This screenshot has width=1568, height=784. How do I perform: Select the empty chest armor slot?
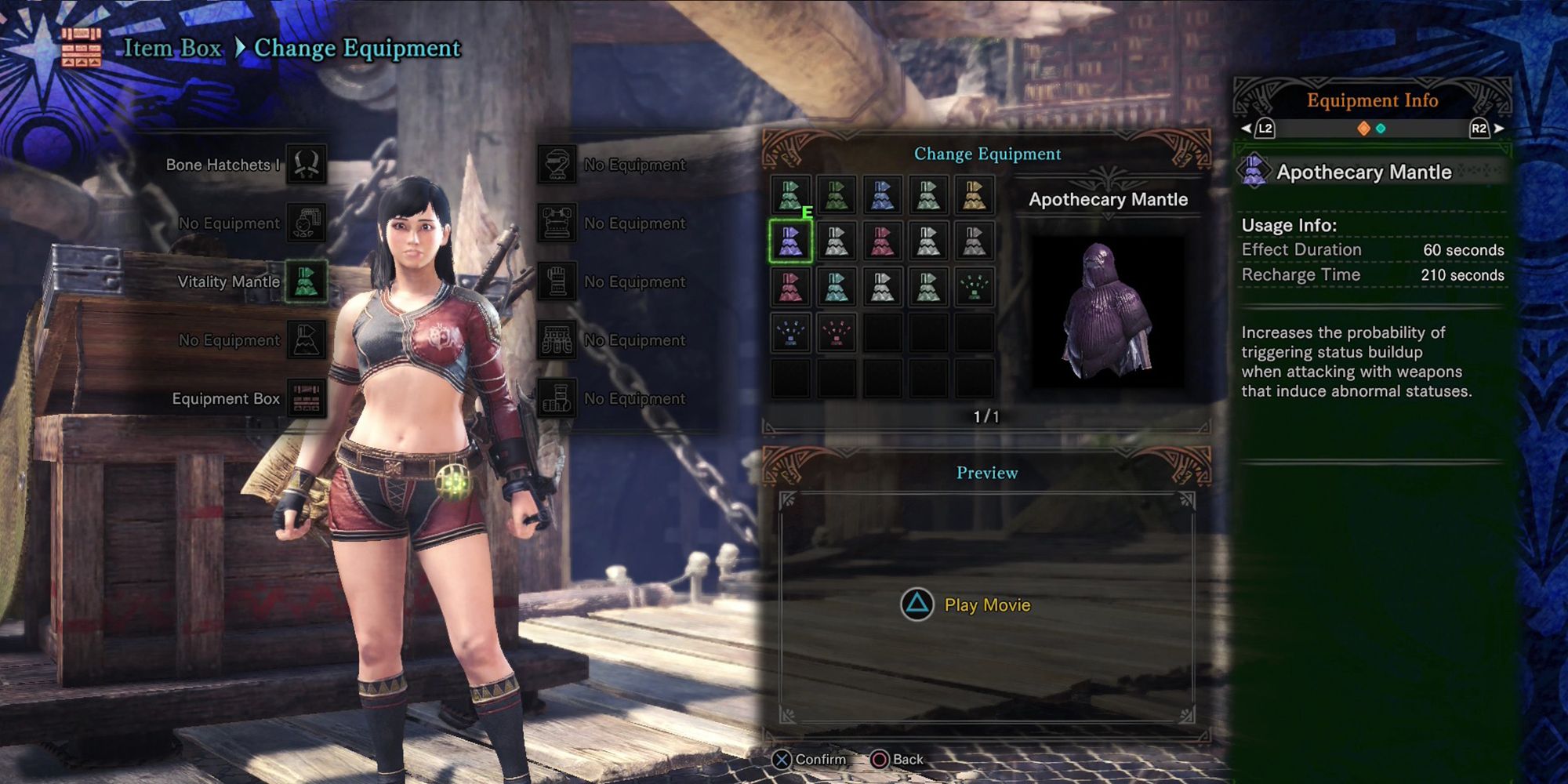[557, 223]
